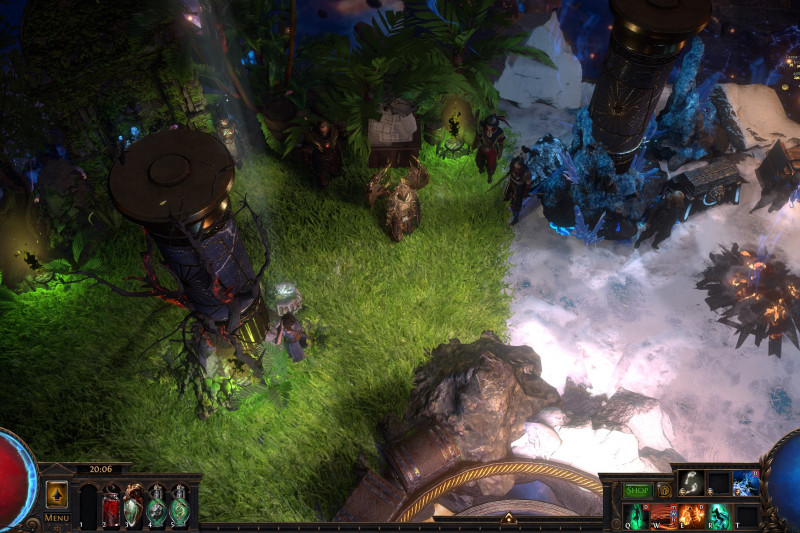This screenshot has width=800, height=533.
Task: Activate the teal dash skill on R
Action: pos(719,516)
